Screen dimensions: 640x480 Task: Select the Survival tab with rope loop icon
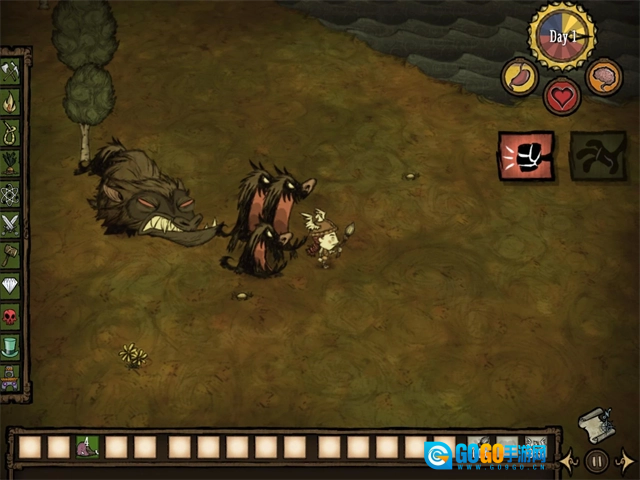point(11,133)
